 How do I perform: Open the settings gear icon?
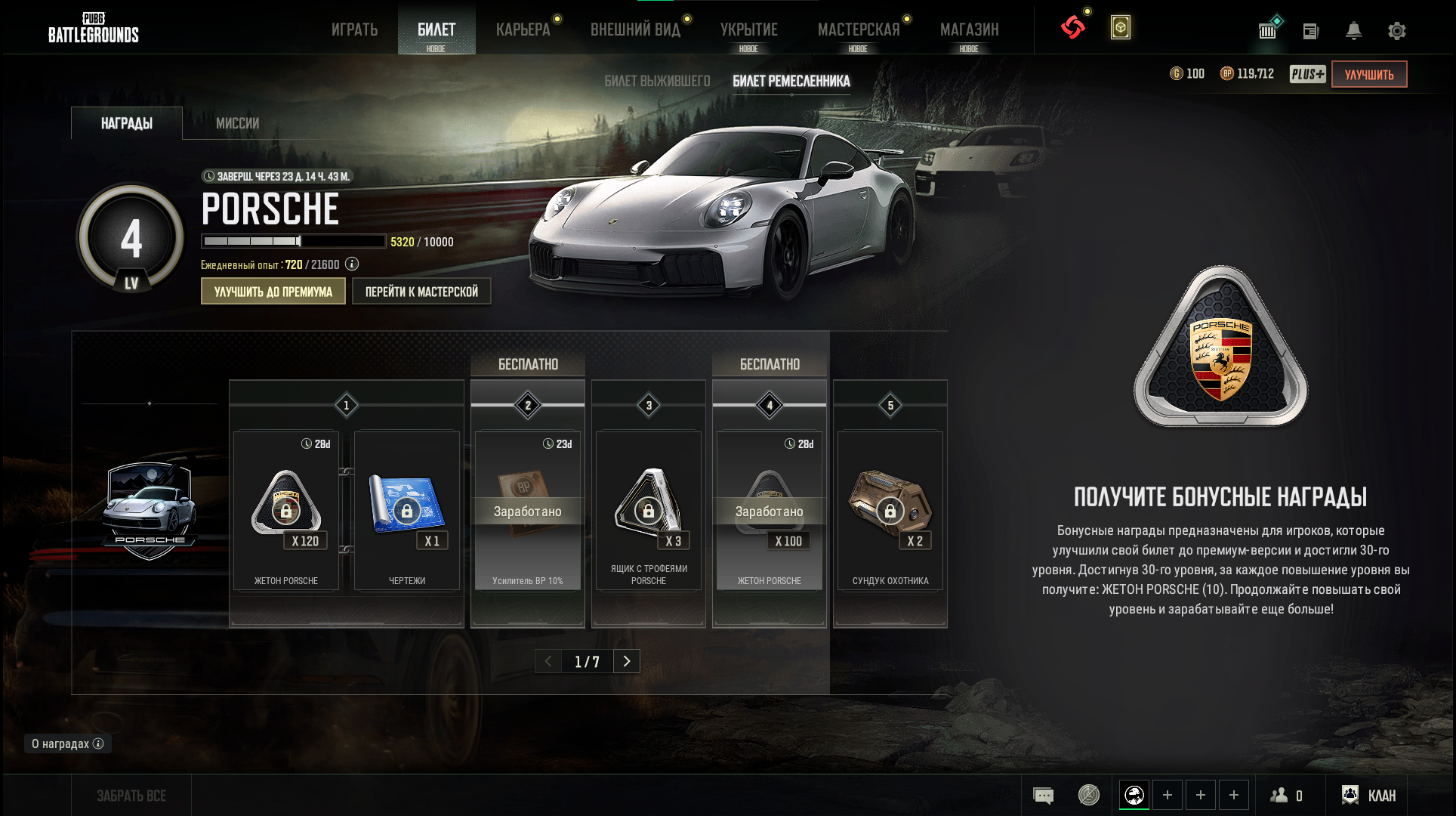click(1396, 31)
